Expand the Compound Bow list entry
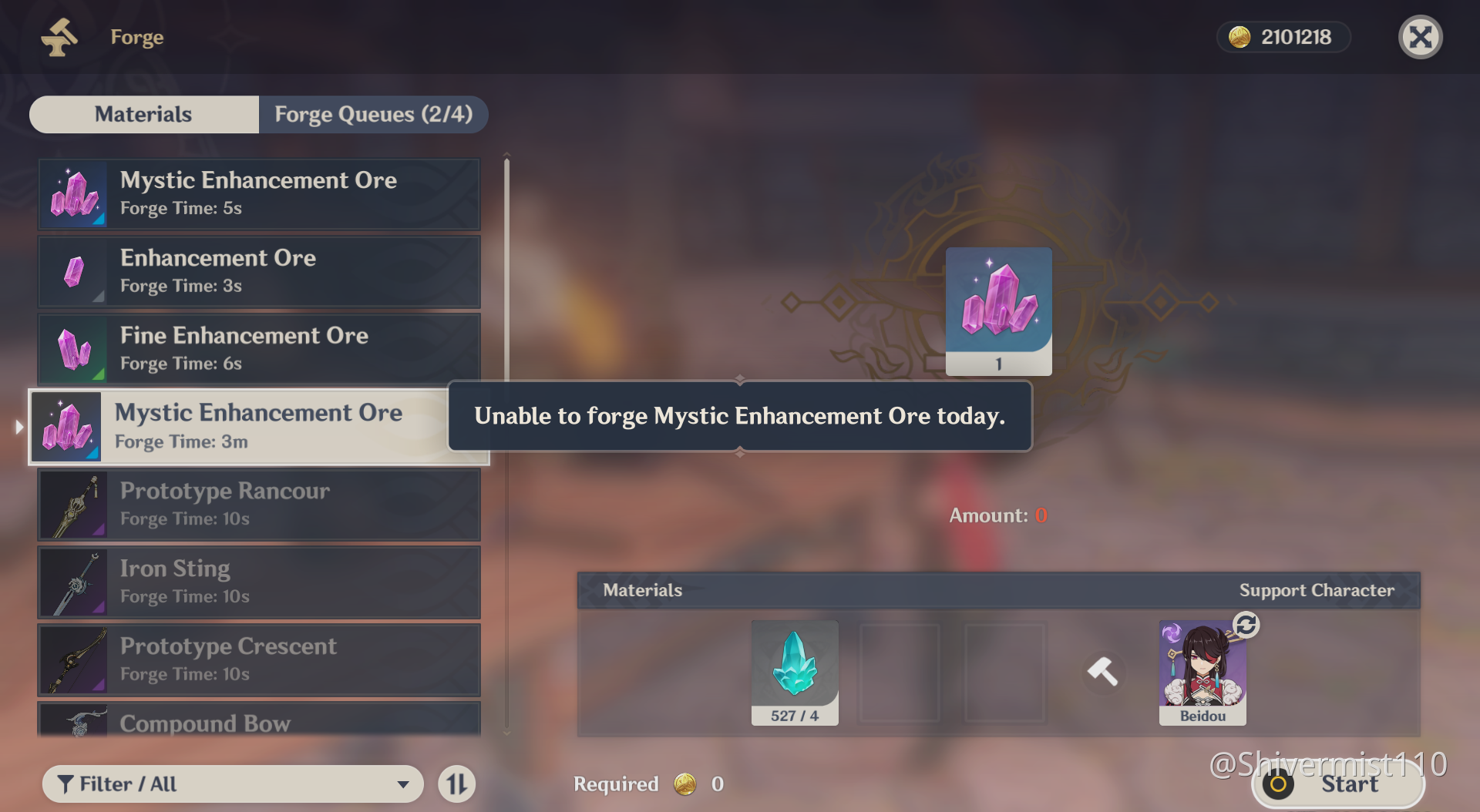 click(258, 723)
